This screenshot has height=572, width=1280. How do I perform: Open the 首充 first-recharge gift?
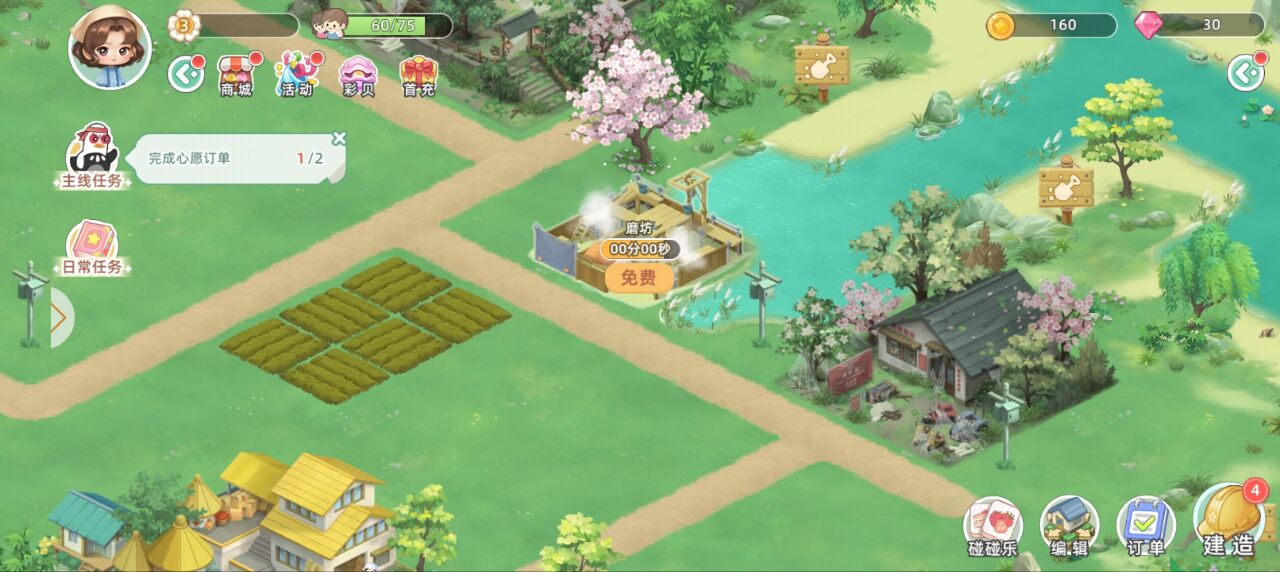pyautogui.click(x=418, y=74)
